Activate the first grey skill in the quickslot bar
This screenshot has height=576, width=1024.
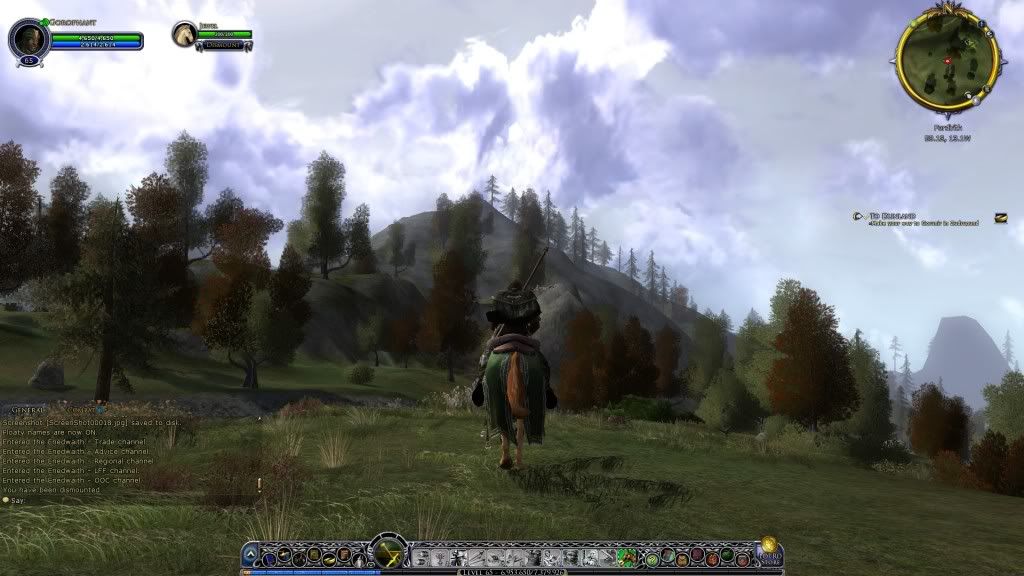point(422,557)
